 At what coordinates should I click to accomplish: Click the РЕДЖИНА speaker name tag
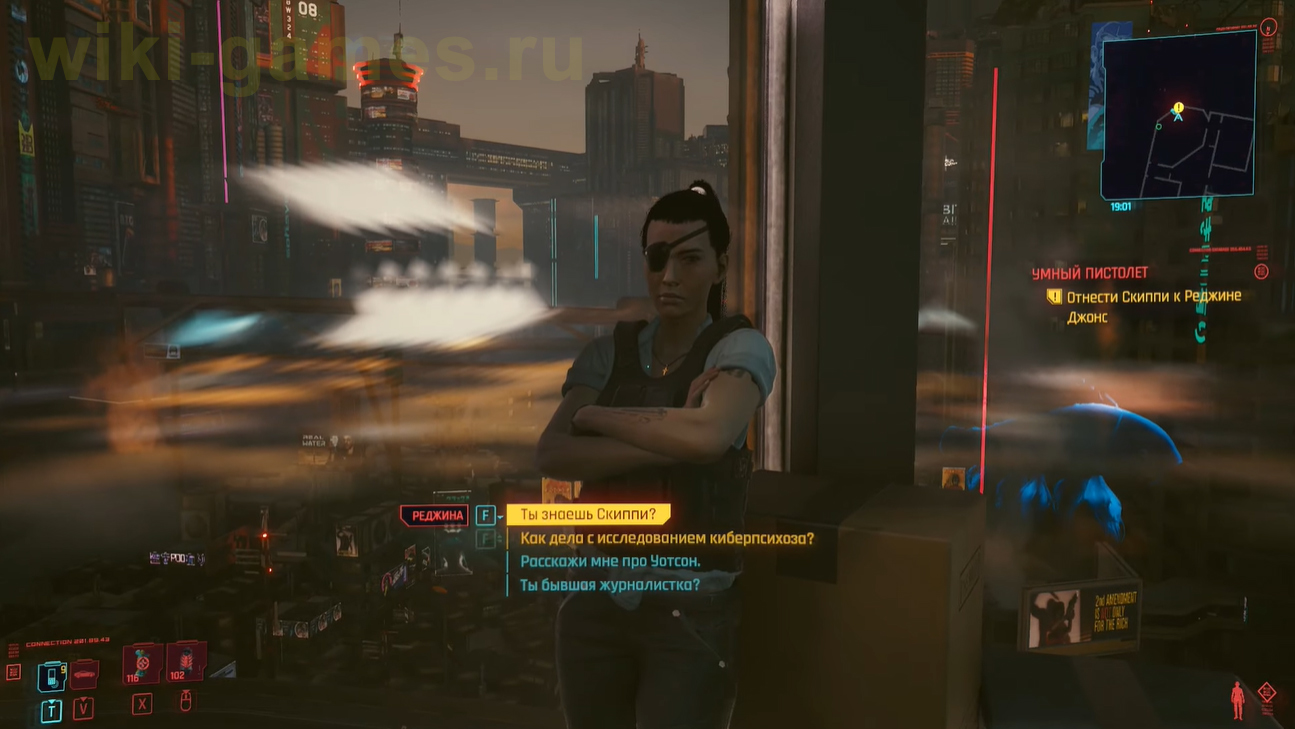click(436, 514)
